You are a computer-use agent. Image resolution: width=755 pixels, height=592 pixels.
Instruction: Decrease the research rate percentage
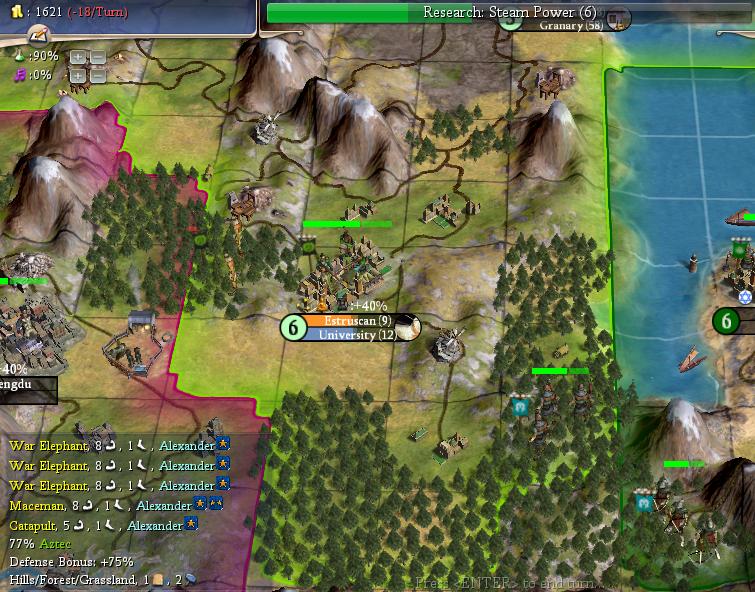[x=97, y=56]
